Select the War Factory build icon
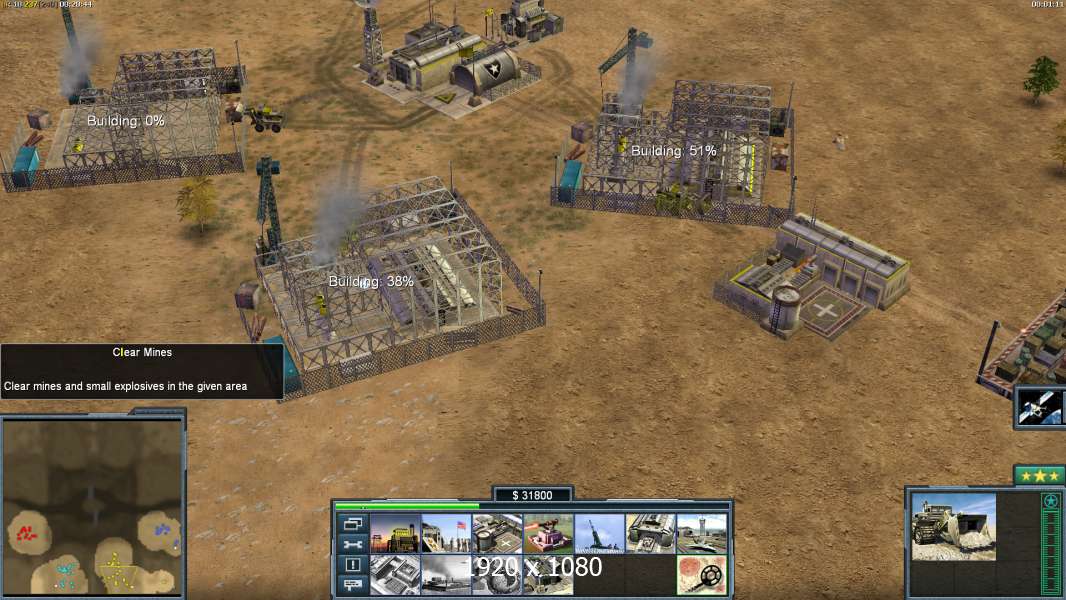 [650, 534]
